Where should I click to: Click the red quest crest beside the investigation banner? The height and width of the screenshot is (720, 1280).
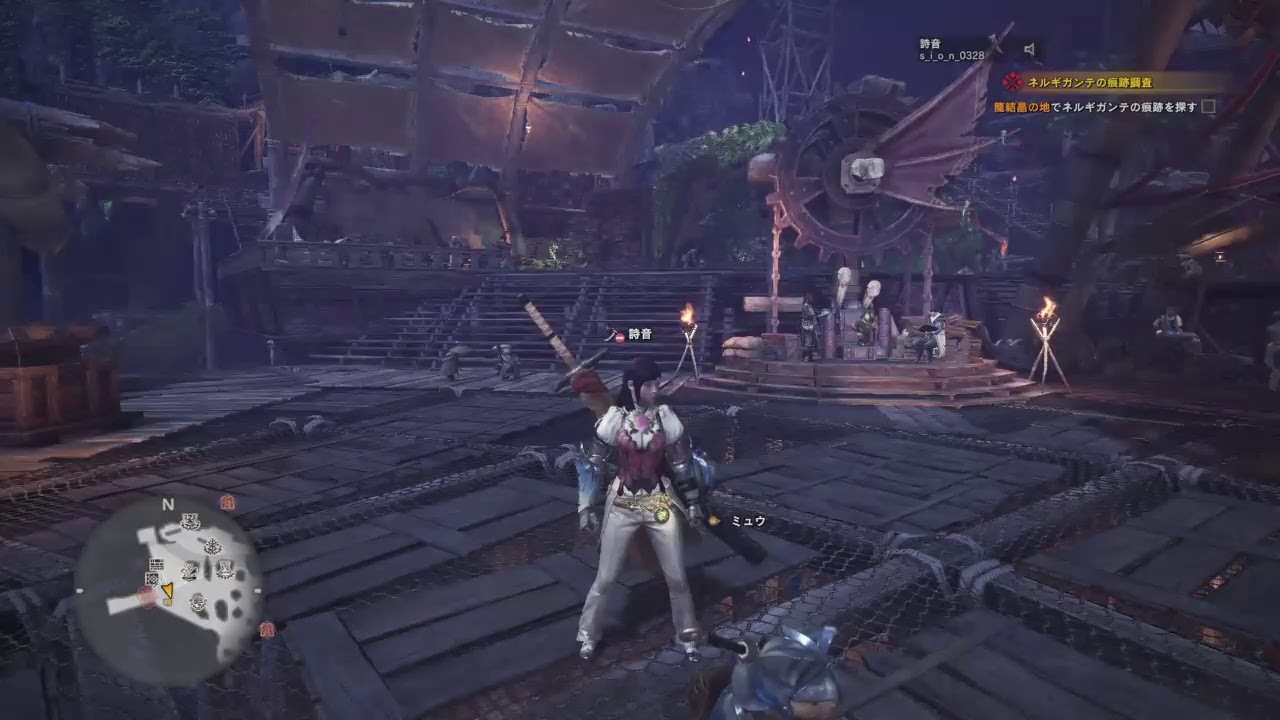[1012, 80]
